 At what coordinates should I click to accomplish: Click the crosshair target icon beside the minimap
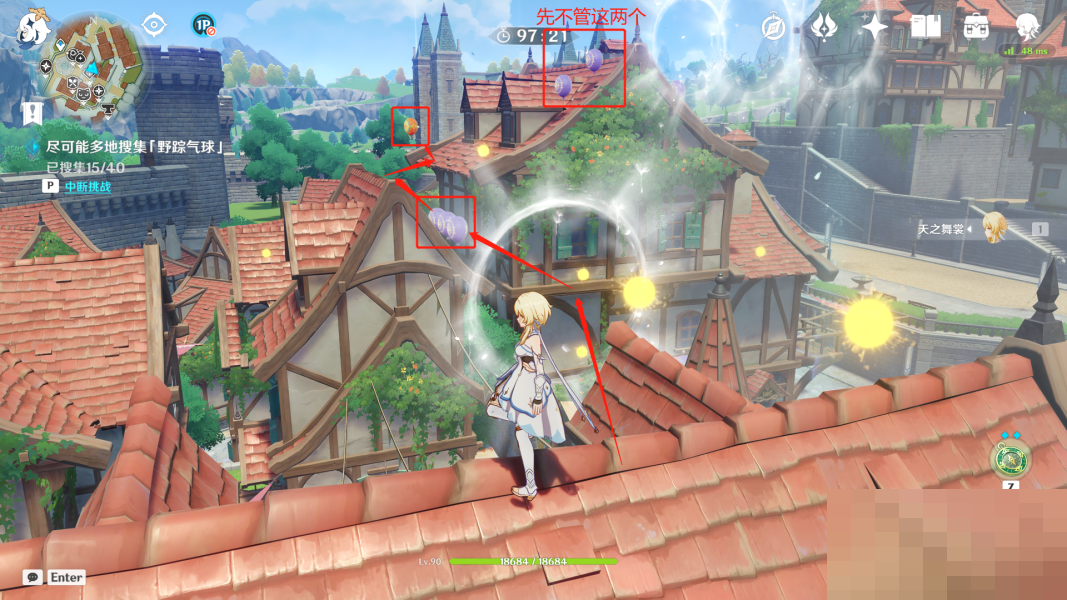click(x=153, y=24)
